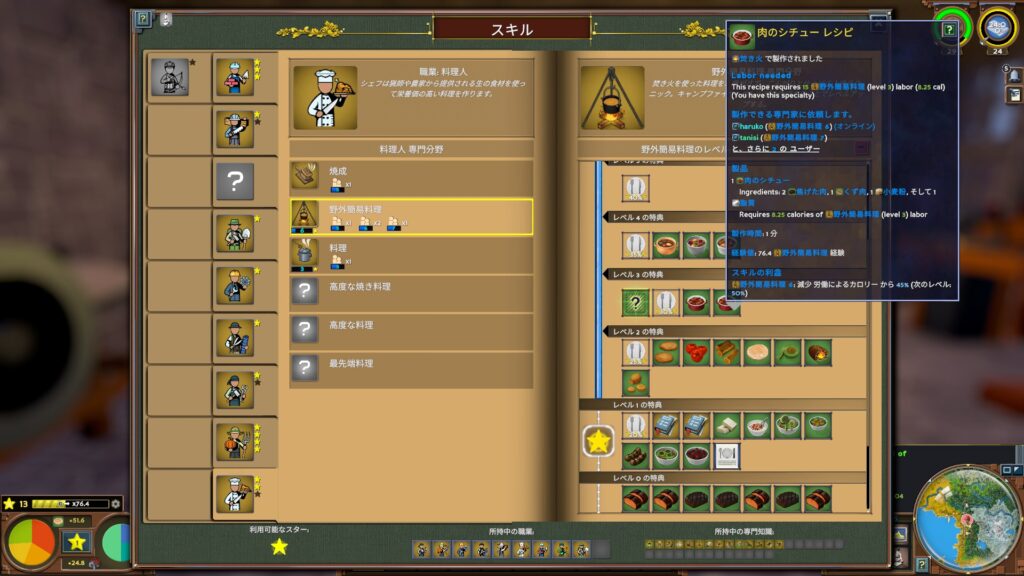Click the gold star button in bottom HUD
This screenshot has height=576, width=1024.
point(75,543)
